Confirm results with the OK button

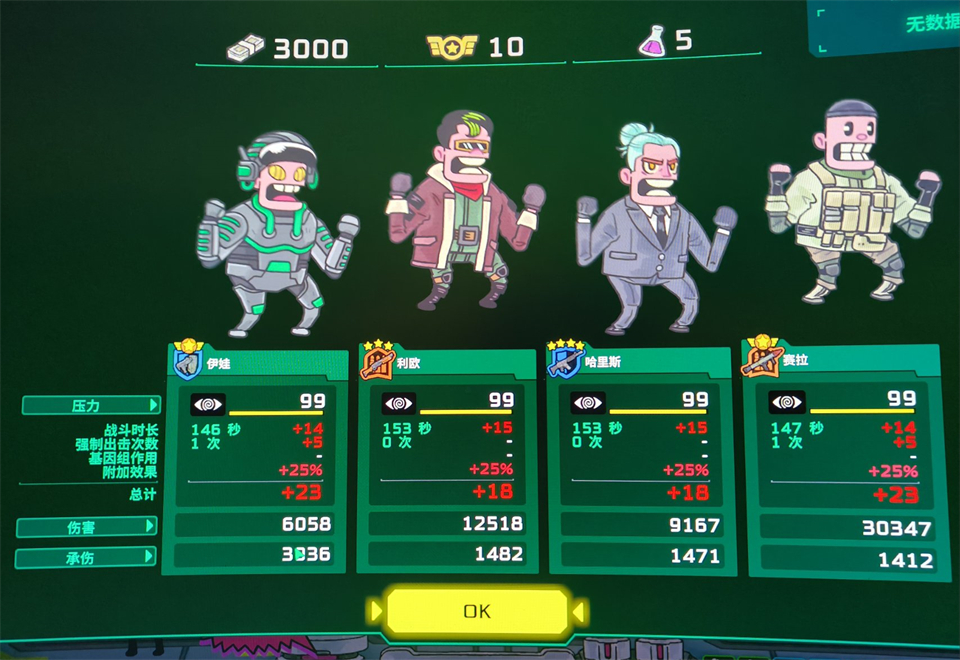click(x=477, y=611)
